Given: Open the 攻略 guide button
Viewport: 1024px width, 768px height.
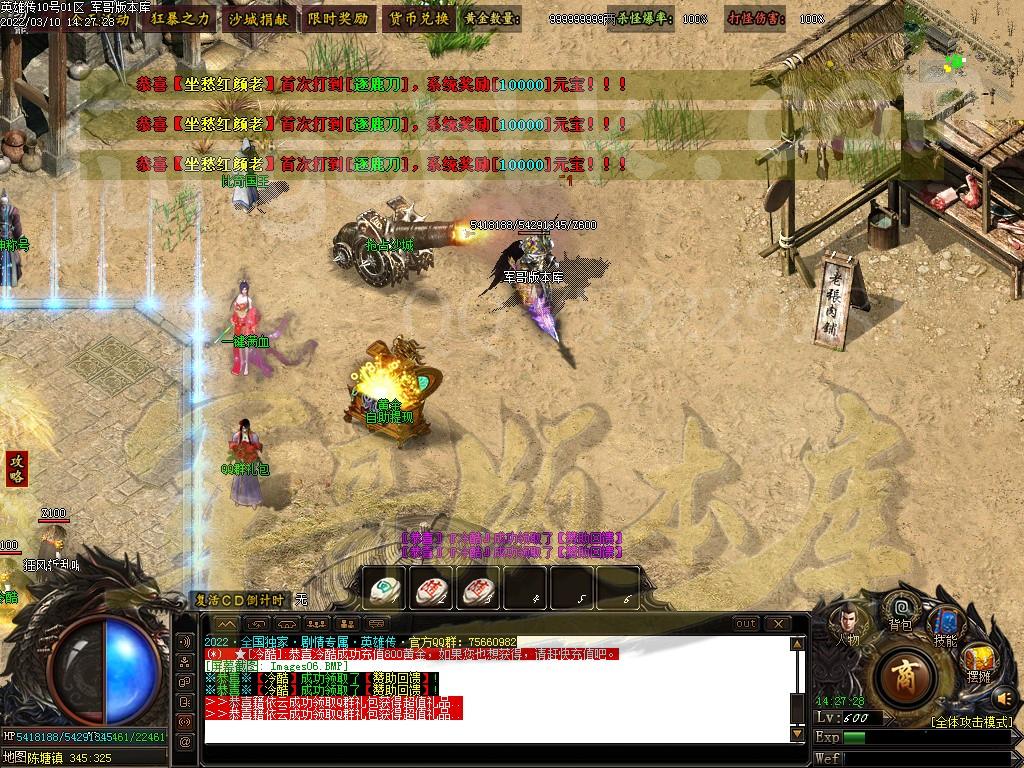Looking at the screenshot, I should pos(16,468).
